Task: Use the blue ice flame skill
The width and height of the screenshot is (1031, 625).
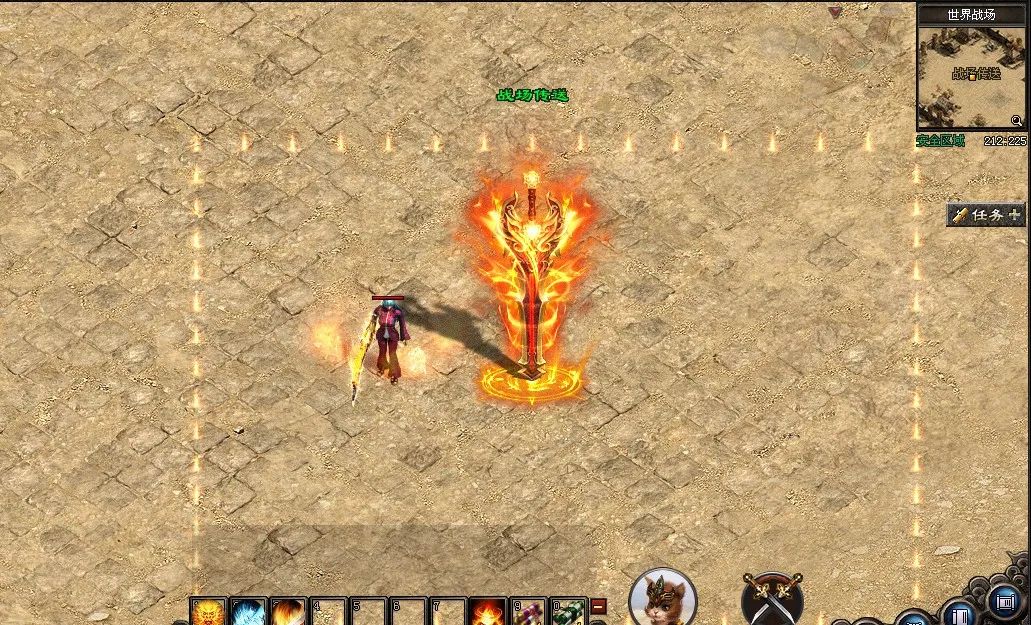Action: pyautogui.click(x=248, y=612)
